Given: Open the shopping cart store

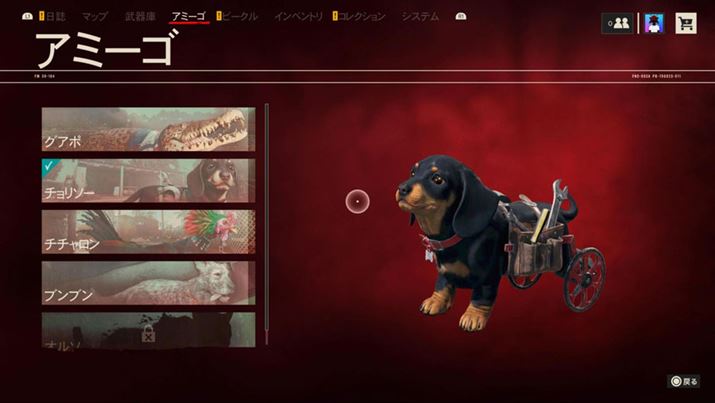Looking at the screenshot, I should click(x=686, y=24).
